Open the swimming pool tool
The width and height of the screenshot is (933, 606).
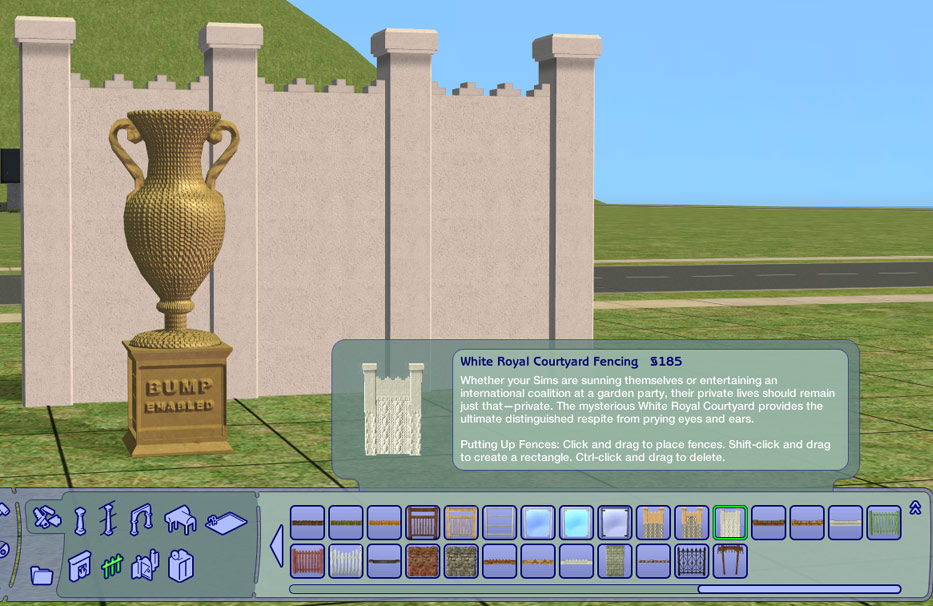point(225,521)
